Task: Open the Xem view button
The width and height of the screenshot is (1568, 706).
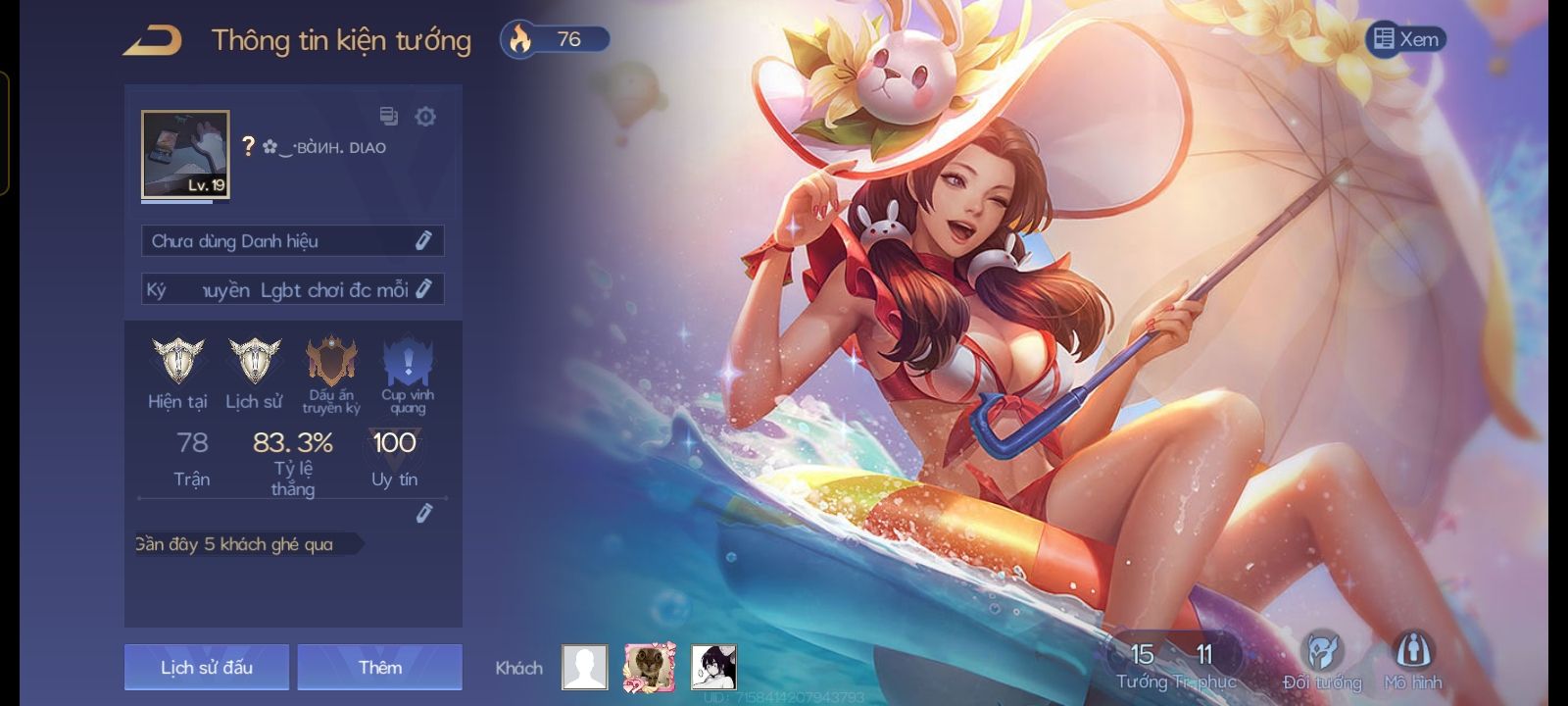Action: (1406, 39)
